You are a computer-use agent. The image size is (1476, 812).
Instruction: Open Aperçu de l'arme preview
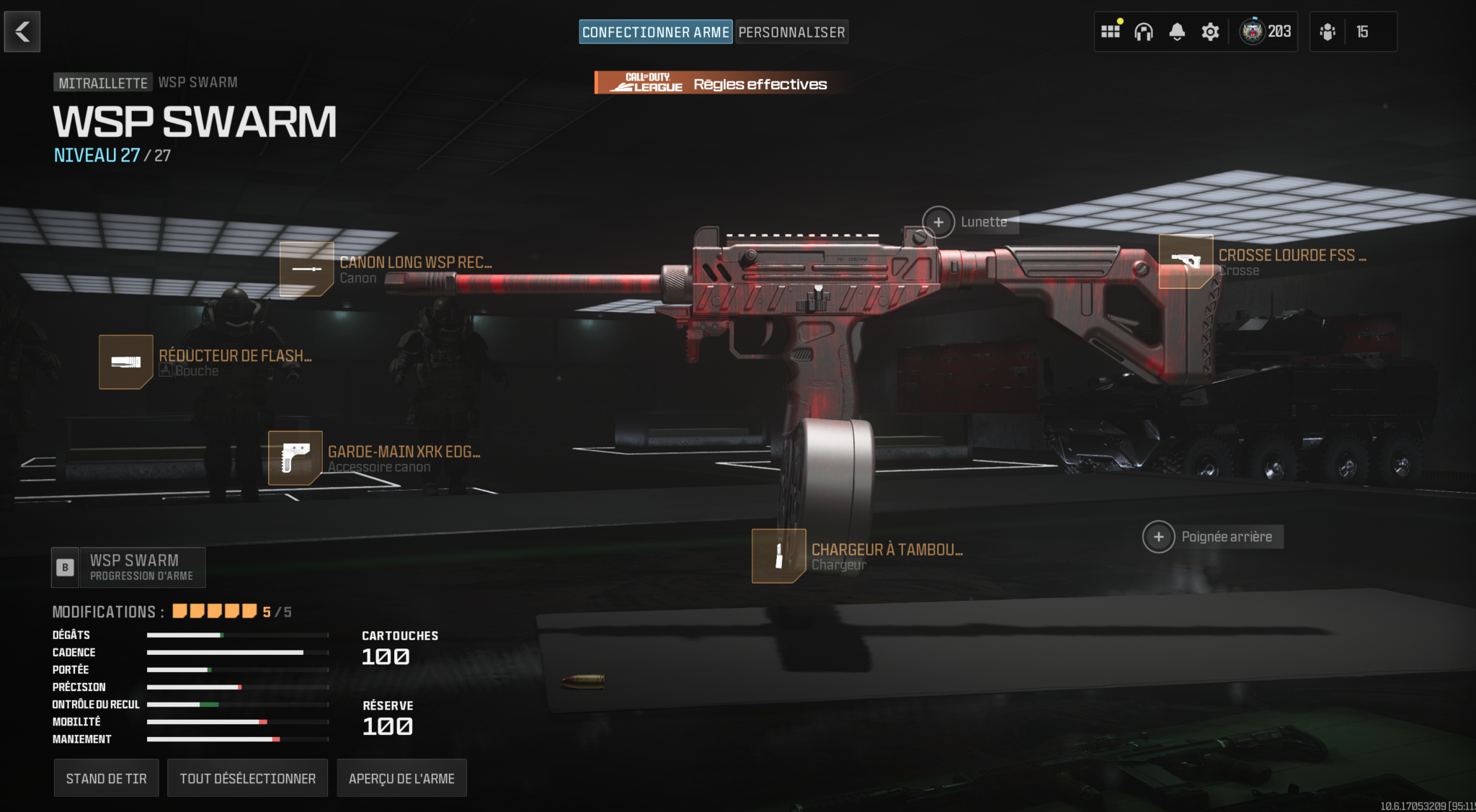401,778
